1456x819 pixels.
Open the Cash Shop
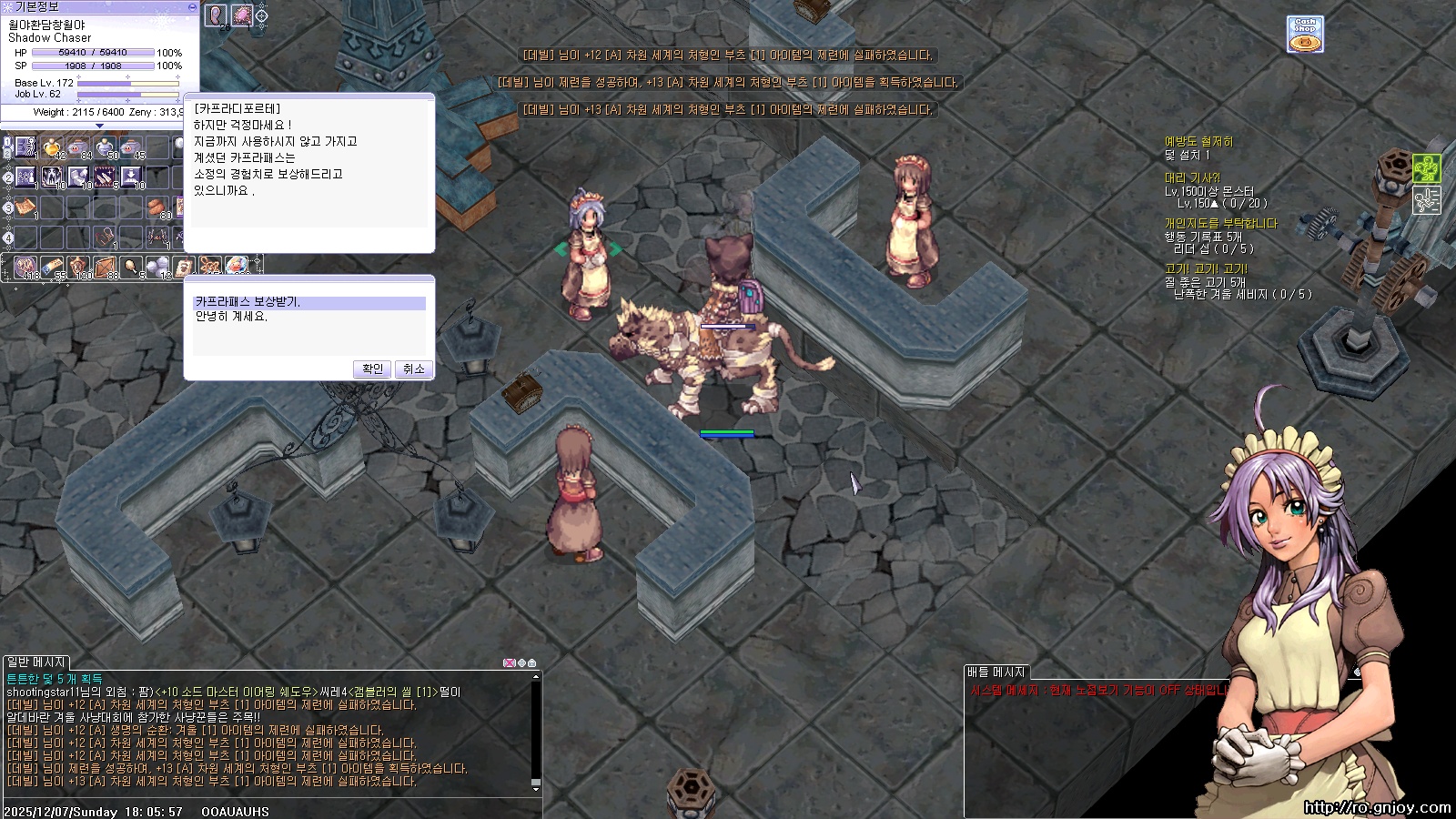pyautogui.click(x=1305, y=35)
